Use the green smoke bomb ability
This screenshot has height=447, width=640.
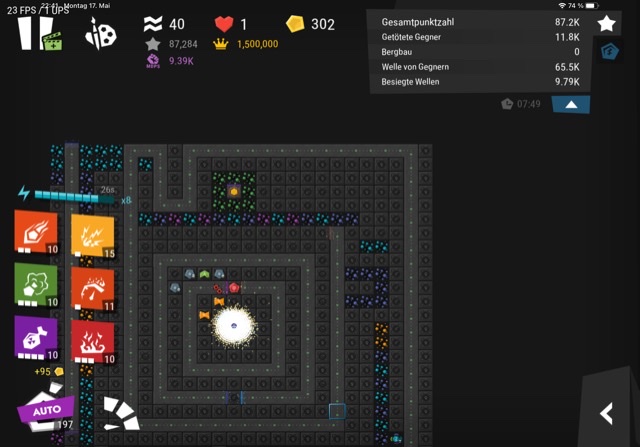pyautogui.click(x=35, y=284)
